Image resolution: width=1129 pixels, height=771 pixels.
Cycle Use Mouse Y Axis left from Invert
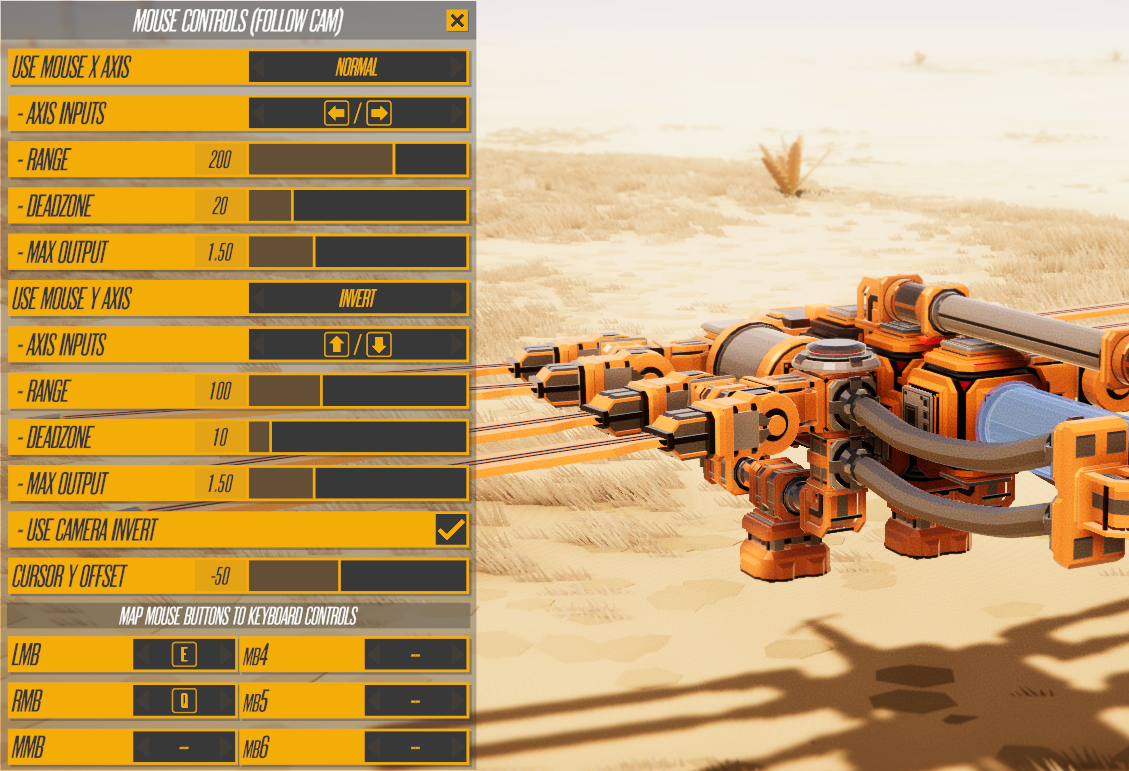coord(258,299)
